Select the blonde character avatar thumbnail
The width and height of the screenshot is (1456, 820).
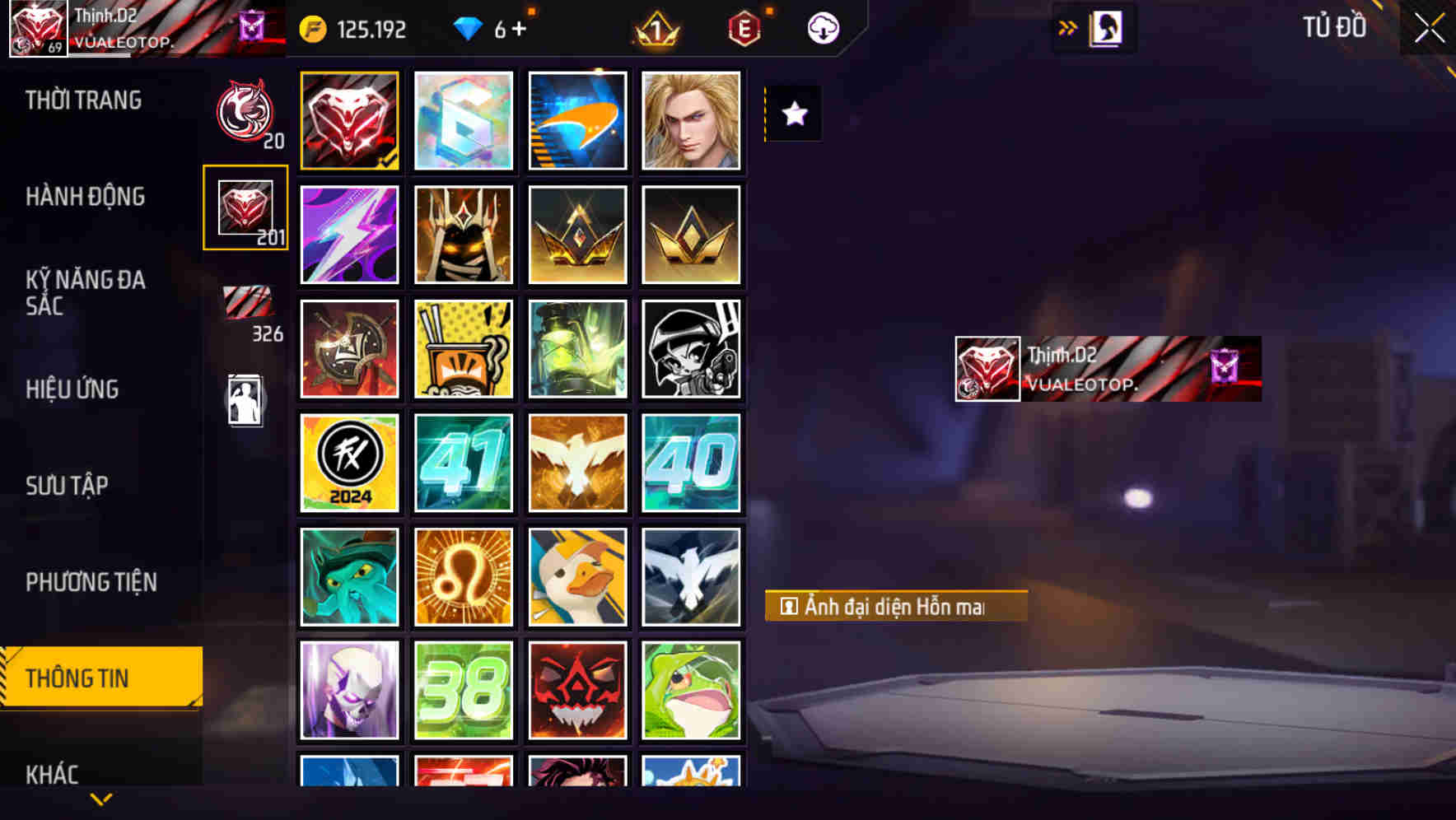tap(692, 120)
